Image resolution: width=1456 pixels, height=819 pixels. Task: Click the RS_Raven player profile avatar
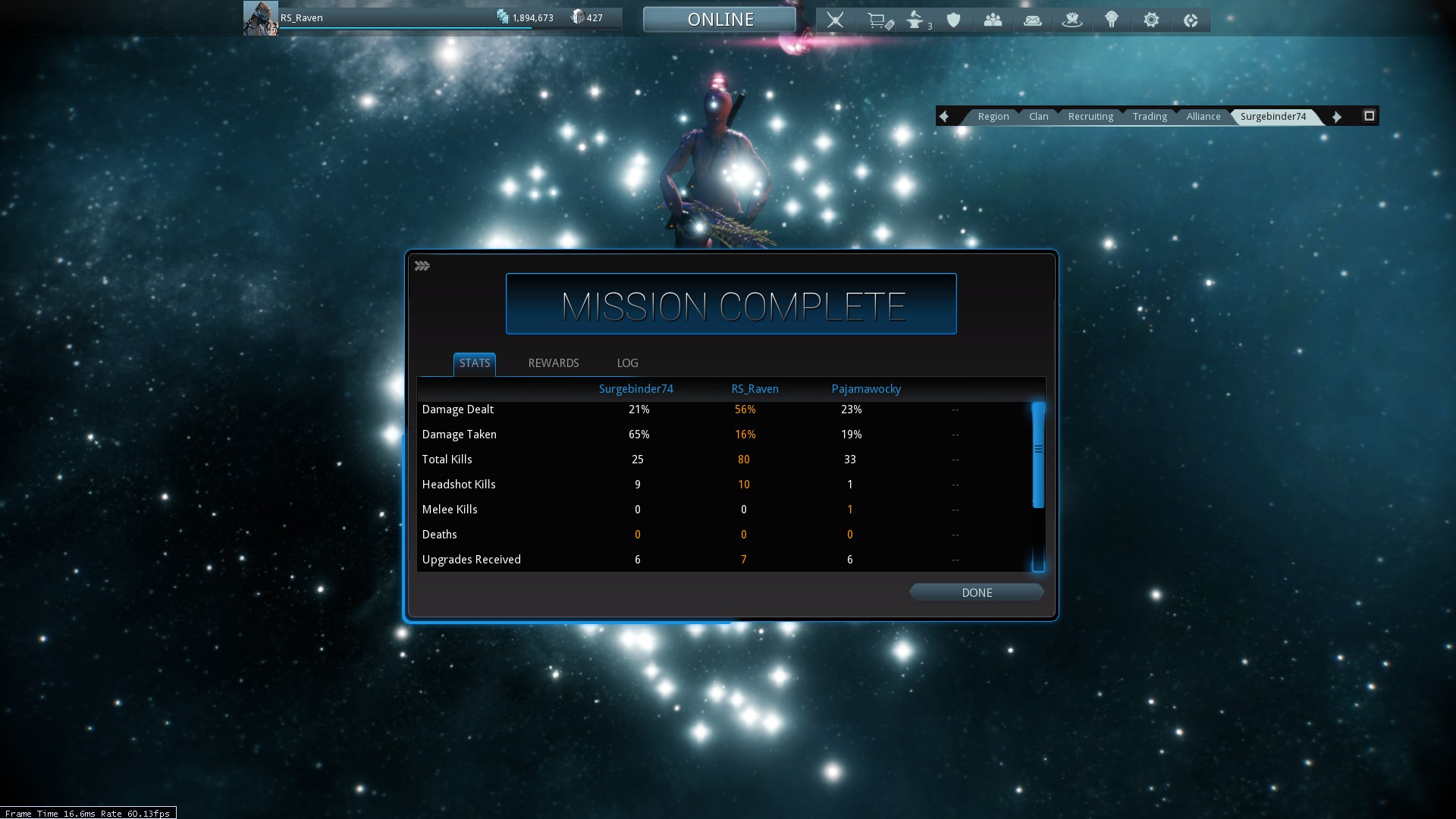(260, 18)
